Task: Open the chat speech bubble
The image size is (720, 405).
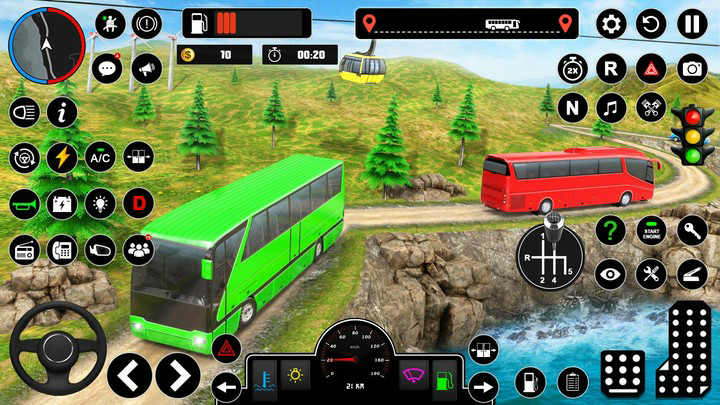Action: 107,68
